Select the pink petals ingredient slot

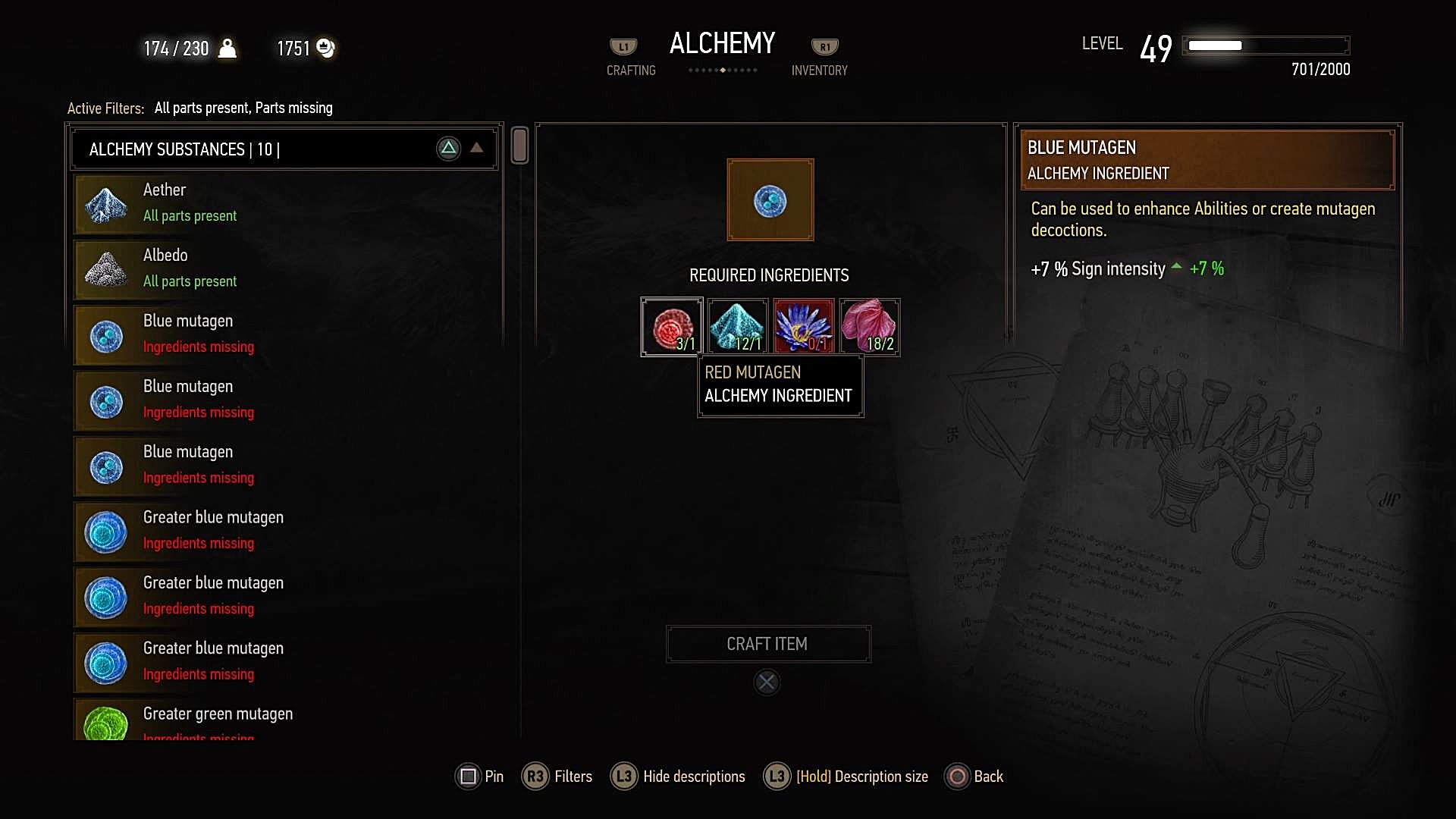coord(870,327)
